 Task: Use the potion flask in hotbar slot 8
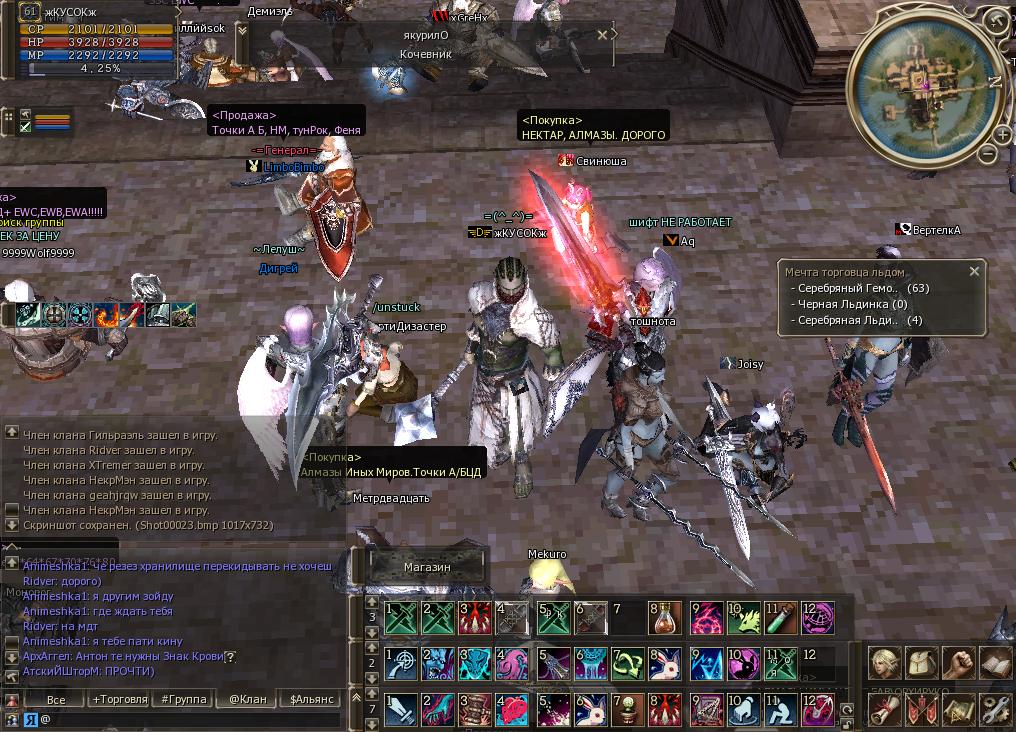click(664, 618)
